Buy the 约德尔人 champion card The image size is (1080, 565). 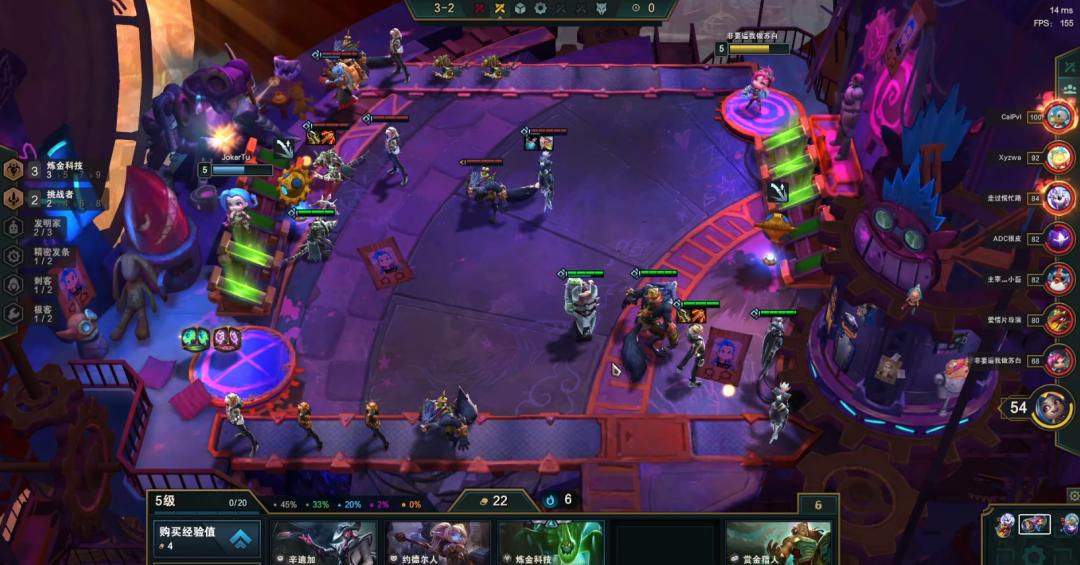[438, 543]
